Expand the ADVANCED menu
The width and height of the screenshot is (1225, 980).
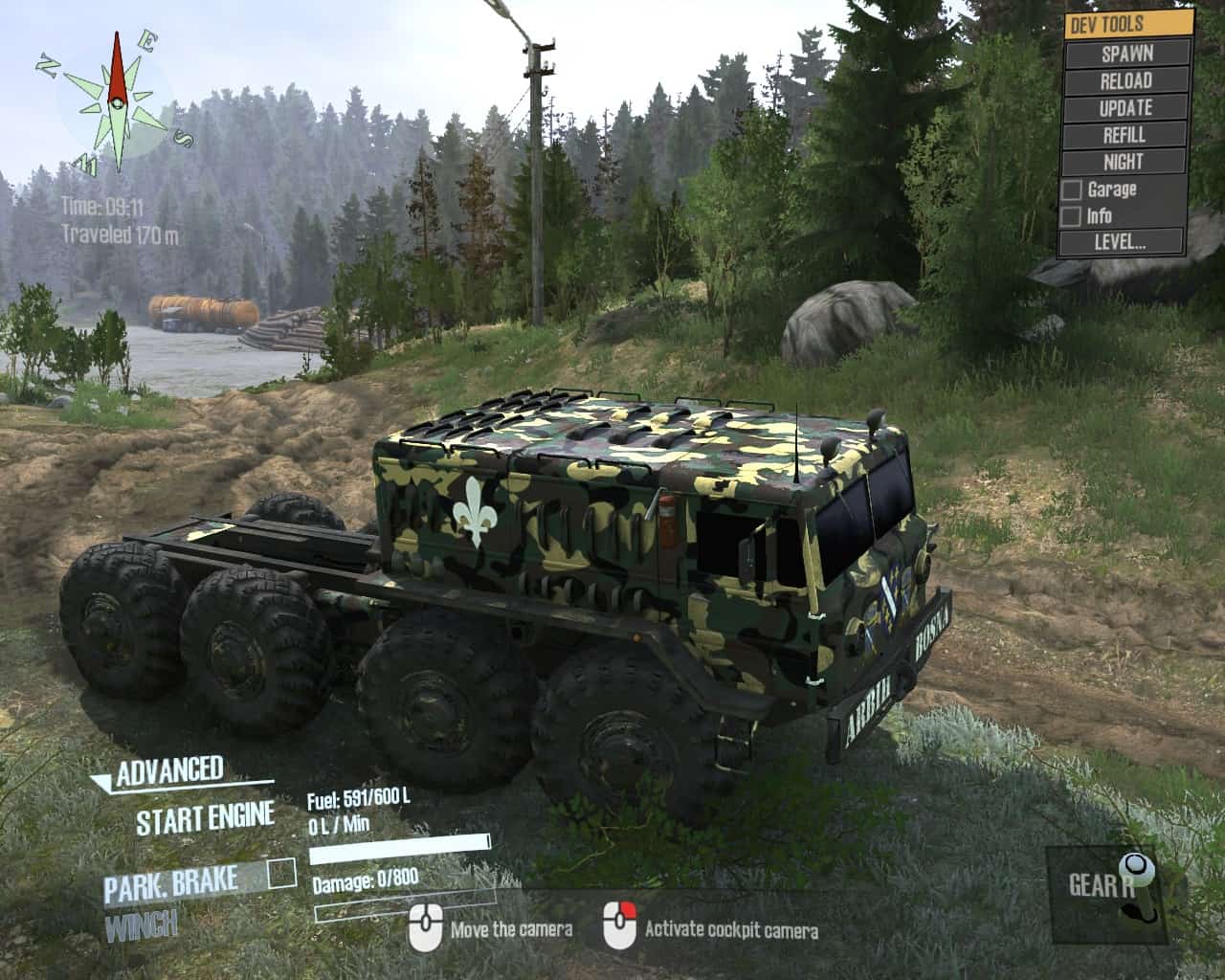[168, 771]
